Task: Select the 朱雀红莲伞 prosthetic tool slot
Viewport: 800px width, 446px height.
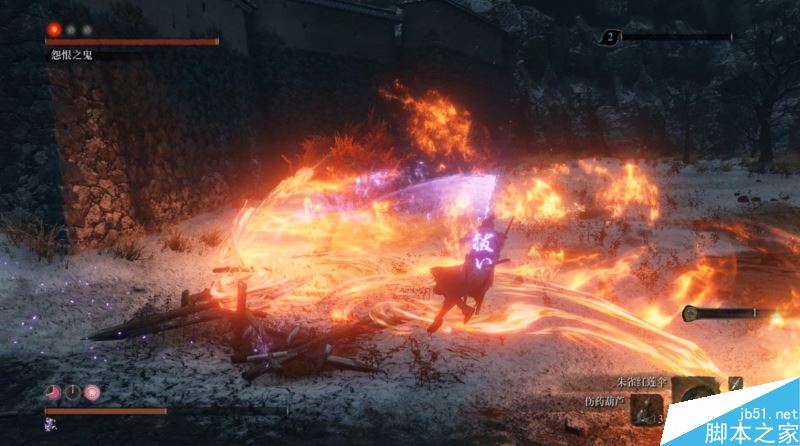Action: (694, 389)
